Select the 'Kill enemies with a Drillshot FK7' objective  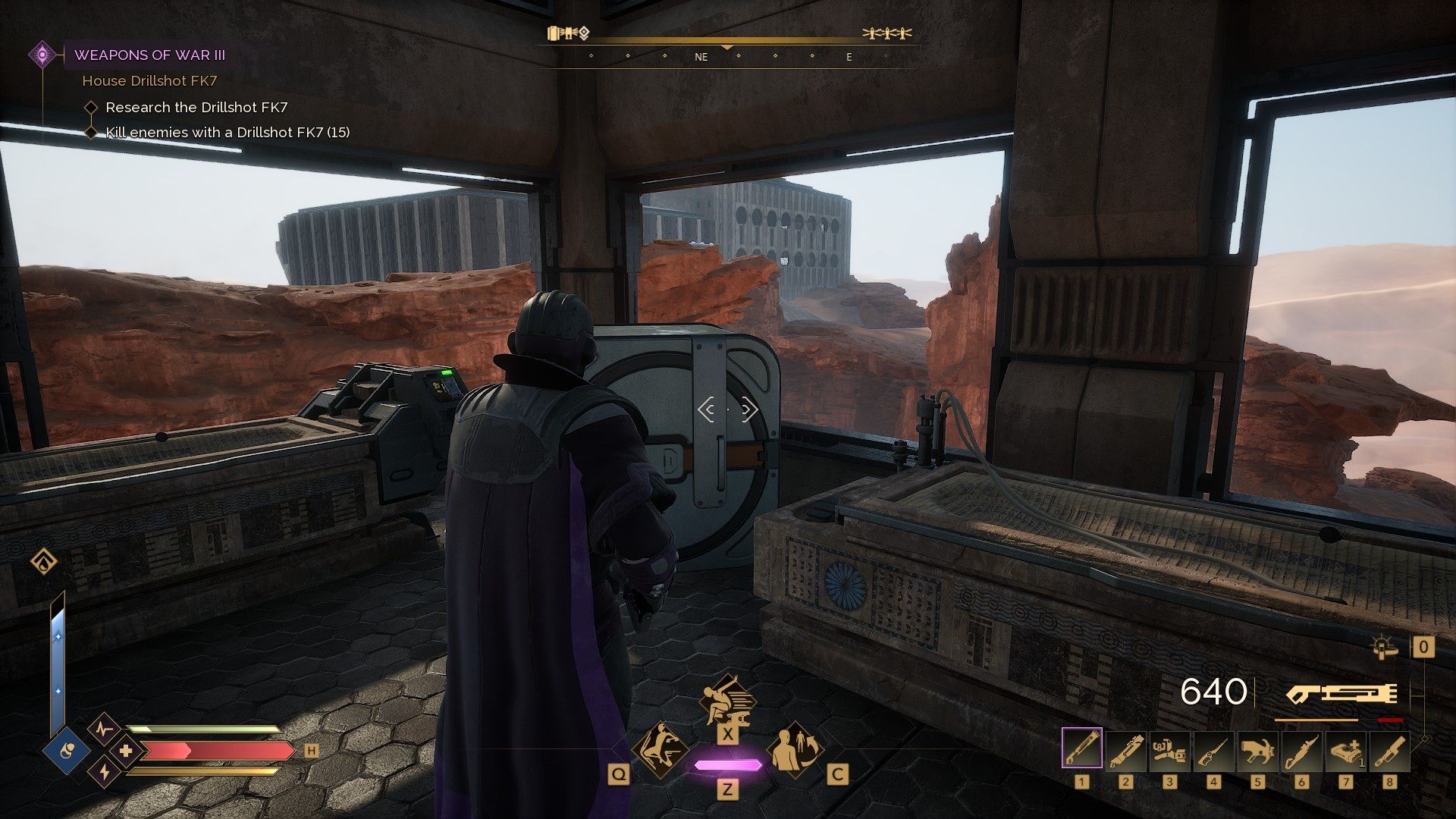pos(227,133)
